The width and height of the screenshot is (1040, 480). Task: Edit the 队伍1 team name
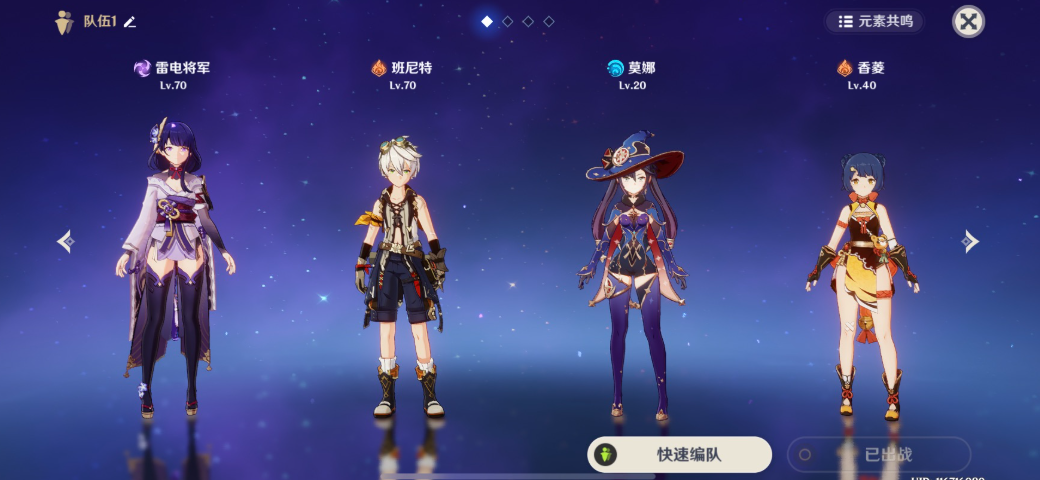coord(130,22)
